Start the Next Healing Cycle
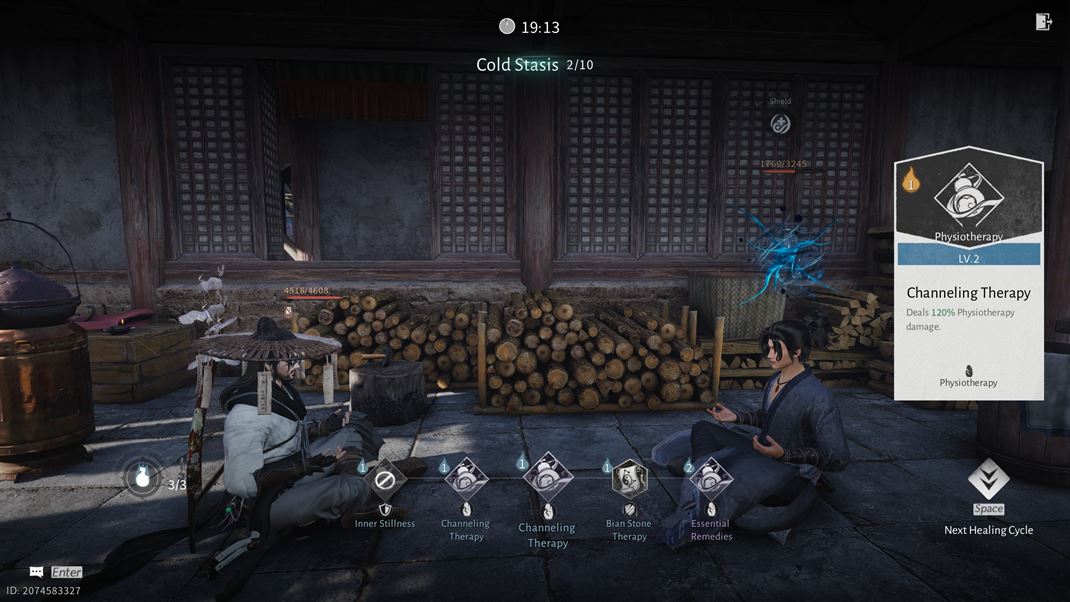Screen dimensions: 1070x602 click(988, 481)
